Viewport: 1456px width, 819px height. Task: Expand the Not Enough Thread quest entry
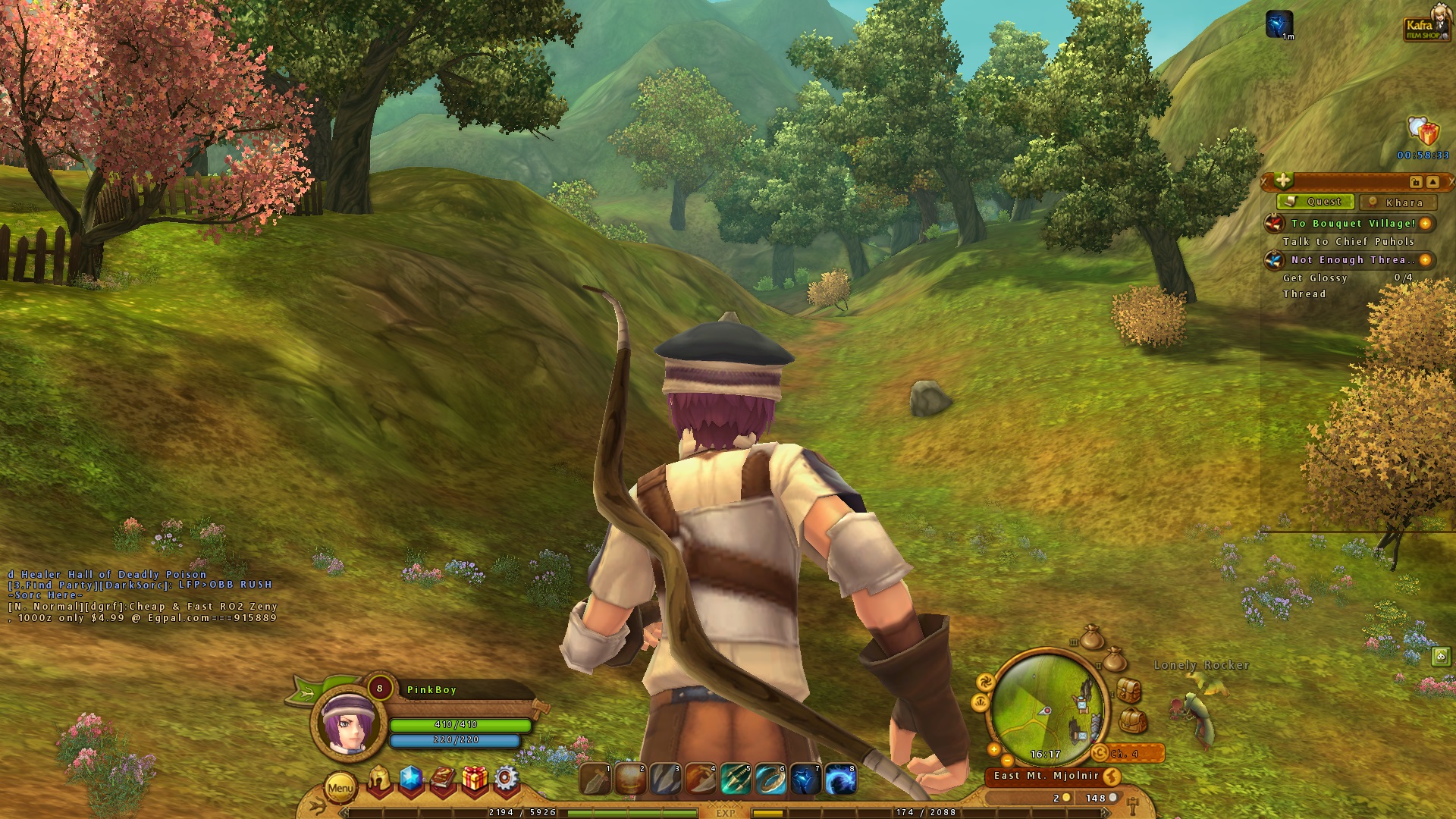click(1425, 259)
